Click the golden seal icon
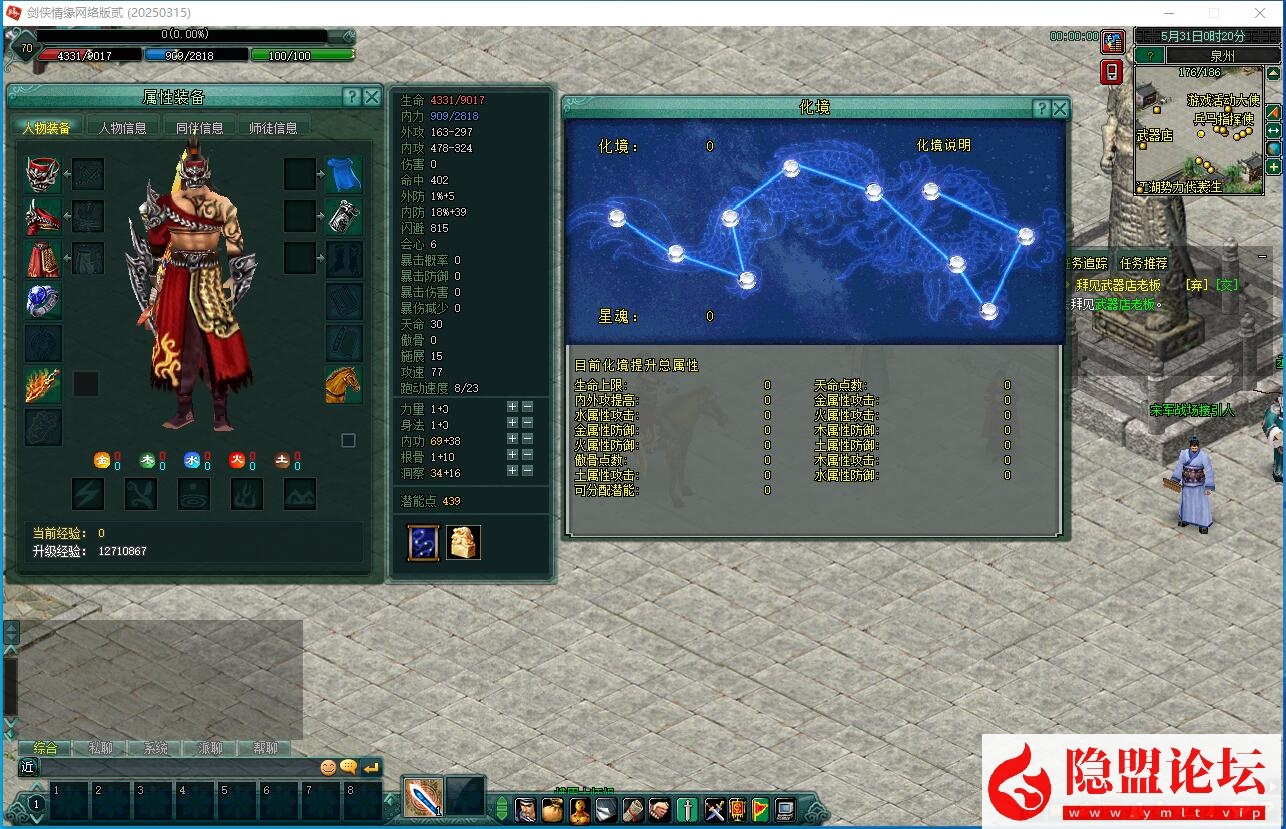Screen dimensions: 1286x829 463,542
